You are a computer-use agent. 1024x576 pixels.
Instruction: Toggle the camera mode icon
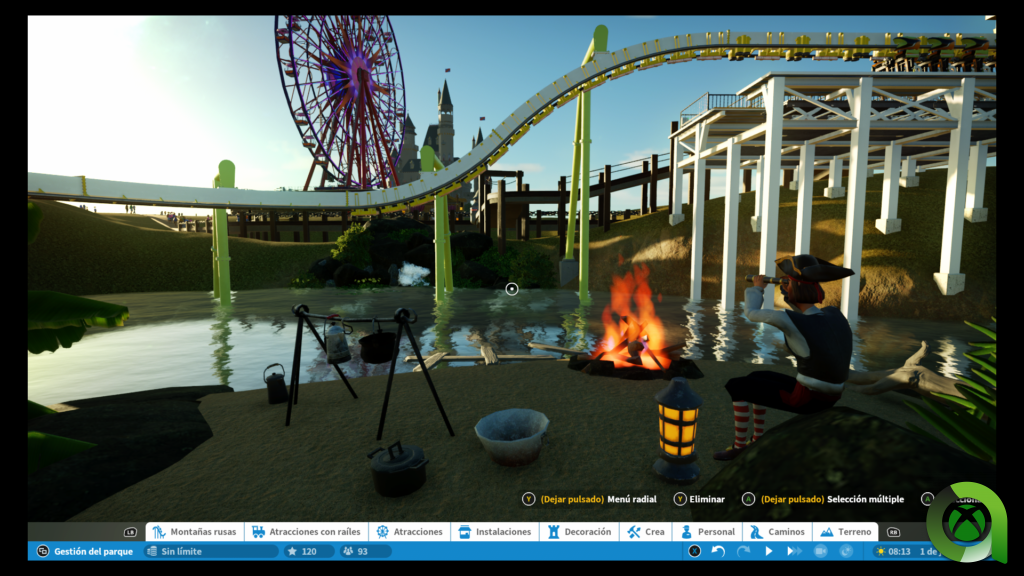820,551
